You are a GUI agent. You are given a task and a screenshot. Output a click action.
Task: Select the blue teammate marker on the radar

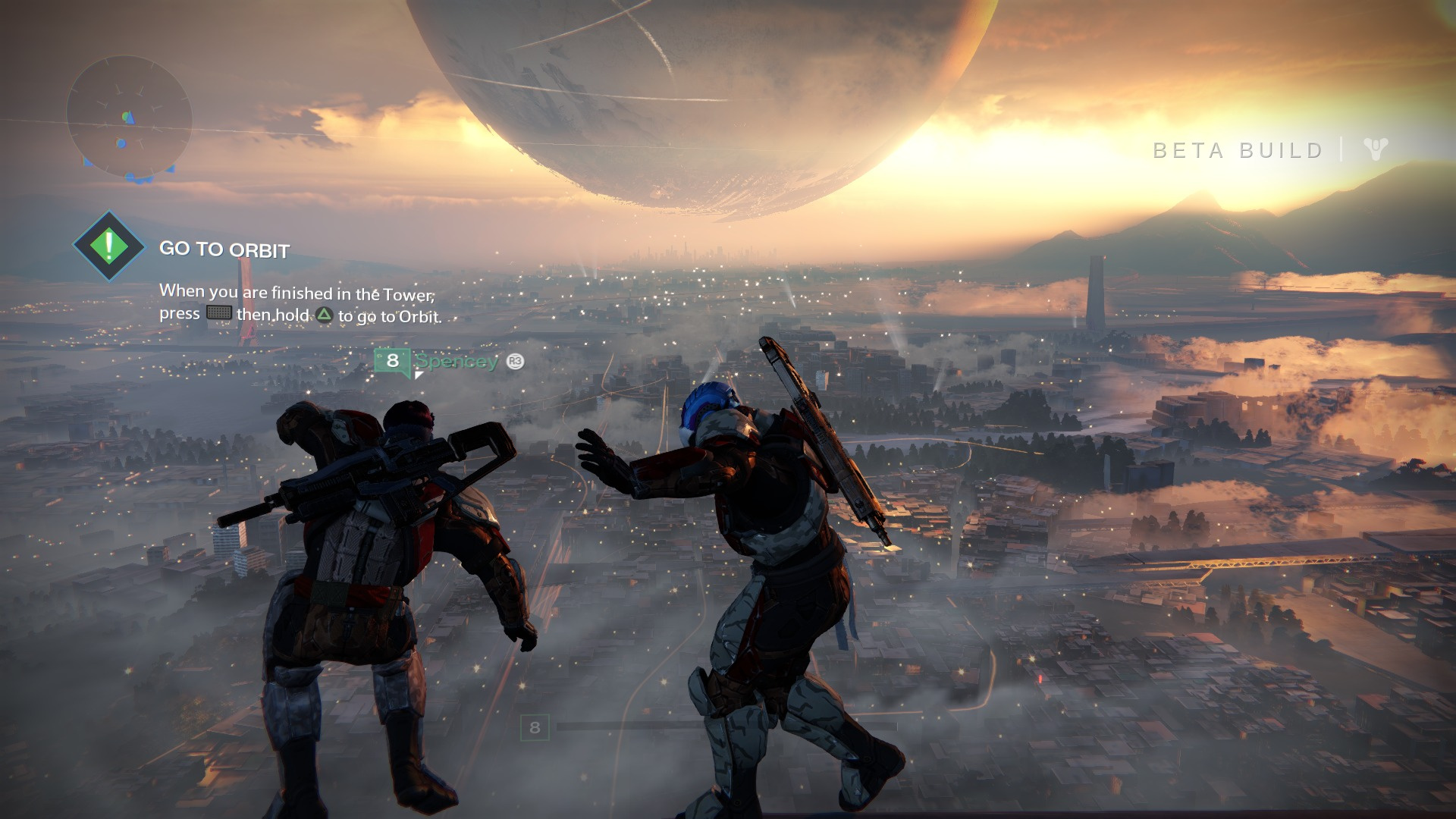point(120,143)
